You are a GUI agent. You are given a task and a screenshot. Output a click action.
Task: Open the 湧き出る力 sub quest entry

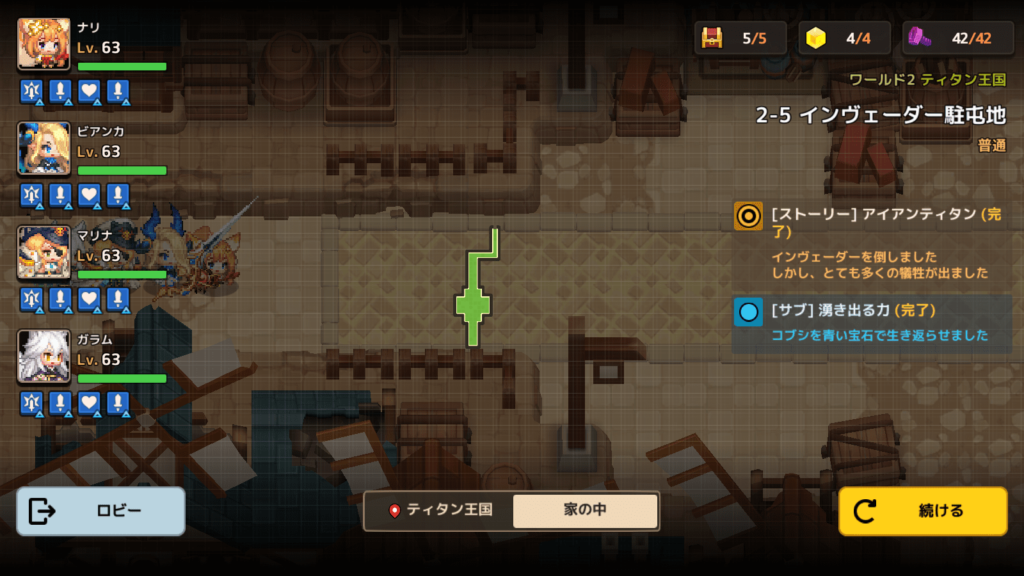point(870,322)
